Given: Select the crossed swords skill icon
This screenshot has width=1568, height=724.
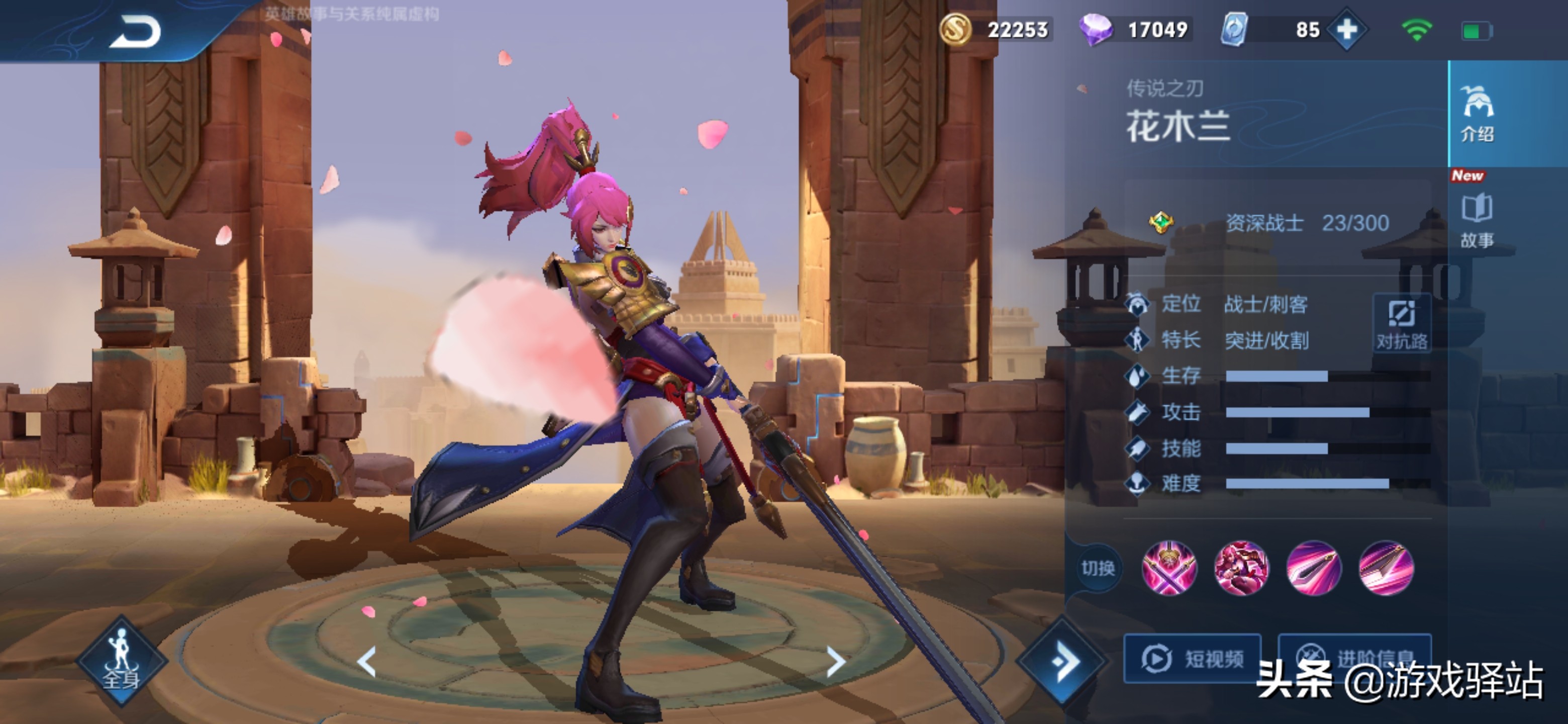Looking at the screenshot, I should 1168,568.
